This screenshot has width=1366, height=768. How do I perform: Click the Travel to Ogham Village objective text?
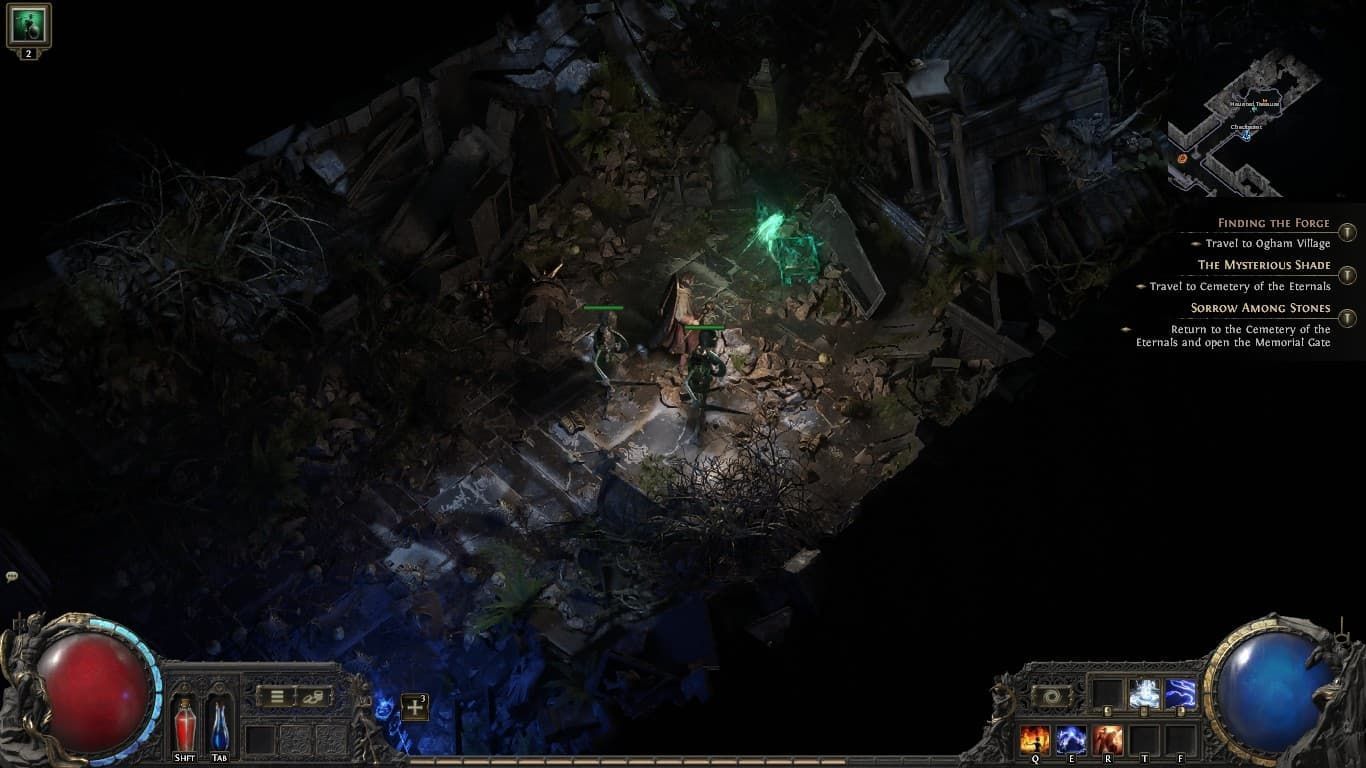point(1268,243)
